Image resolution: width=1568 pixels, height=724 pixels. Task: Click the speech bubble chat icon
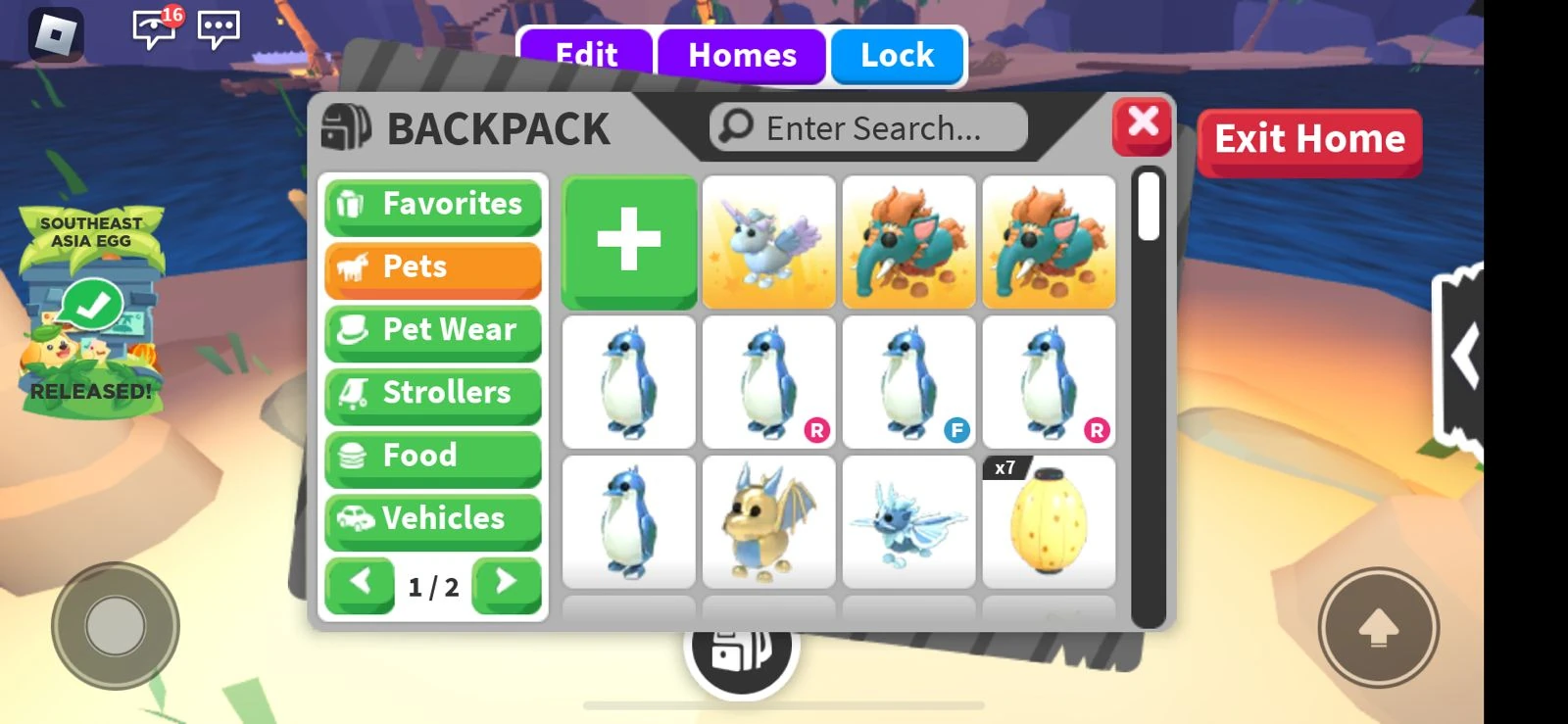point(217,29)
